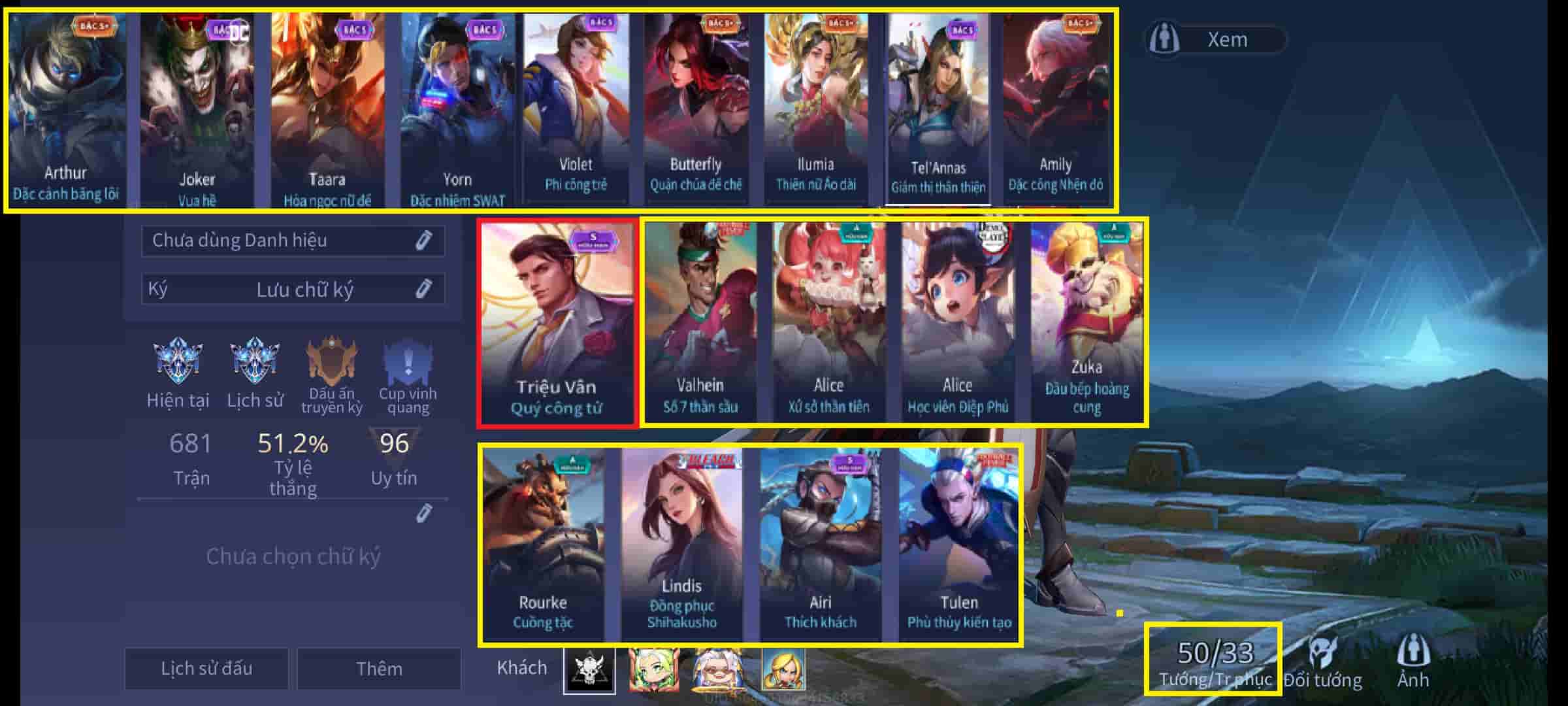The image size is (1568, 706).
Task: Pick the Valhein Số 7 thần sầu card
Action: click(x=700, y=322)
